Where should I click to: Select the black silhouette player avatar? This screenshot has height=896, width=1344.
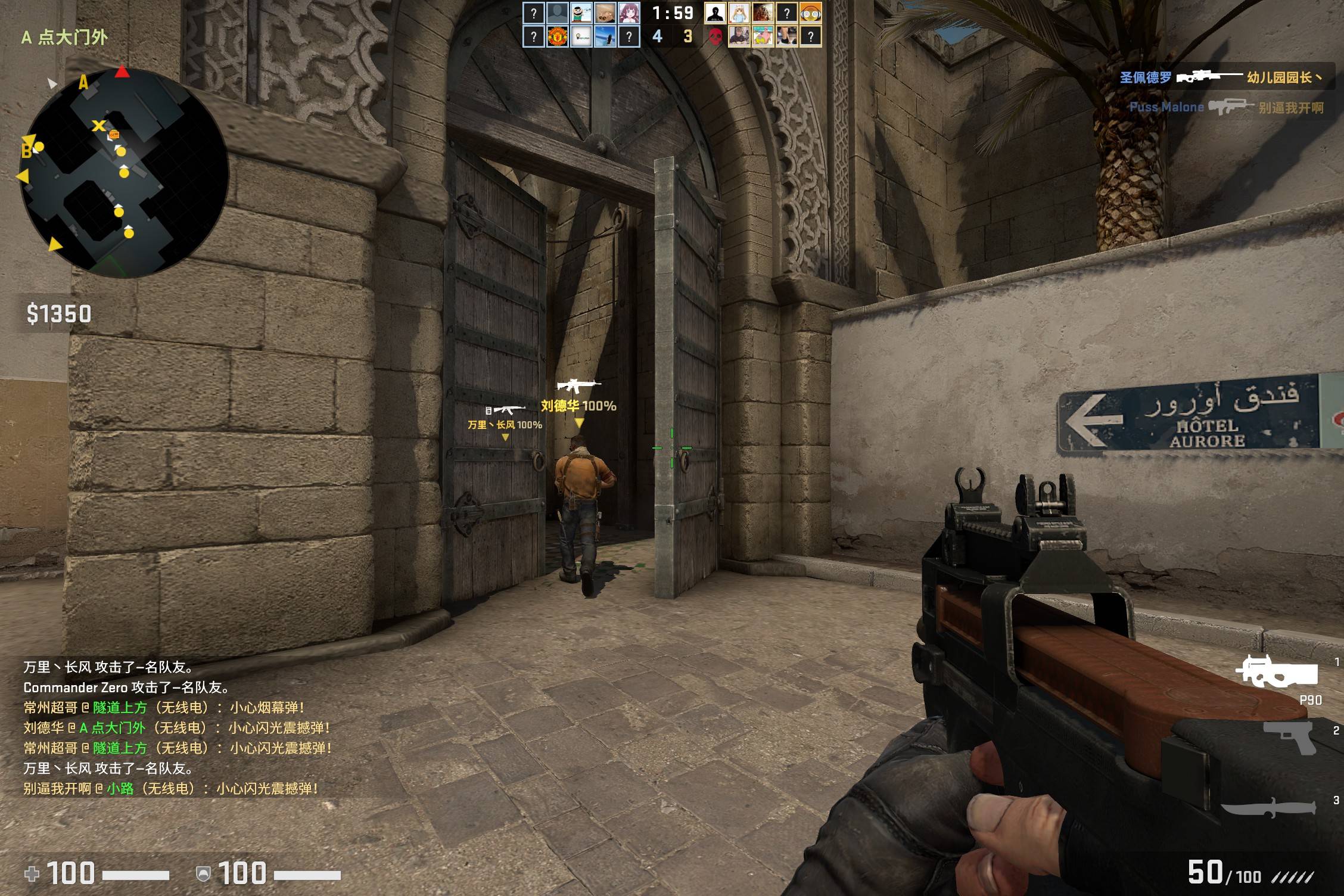[715, 13]
